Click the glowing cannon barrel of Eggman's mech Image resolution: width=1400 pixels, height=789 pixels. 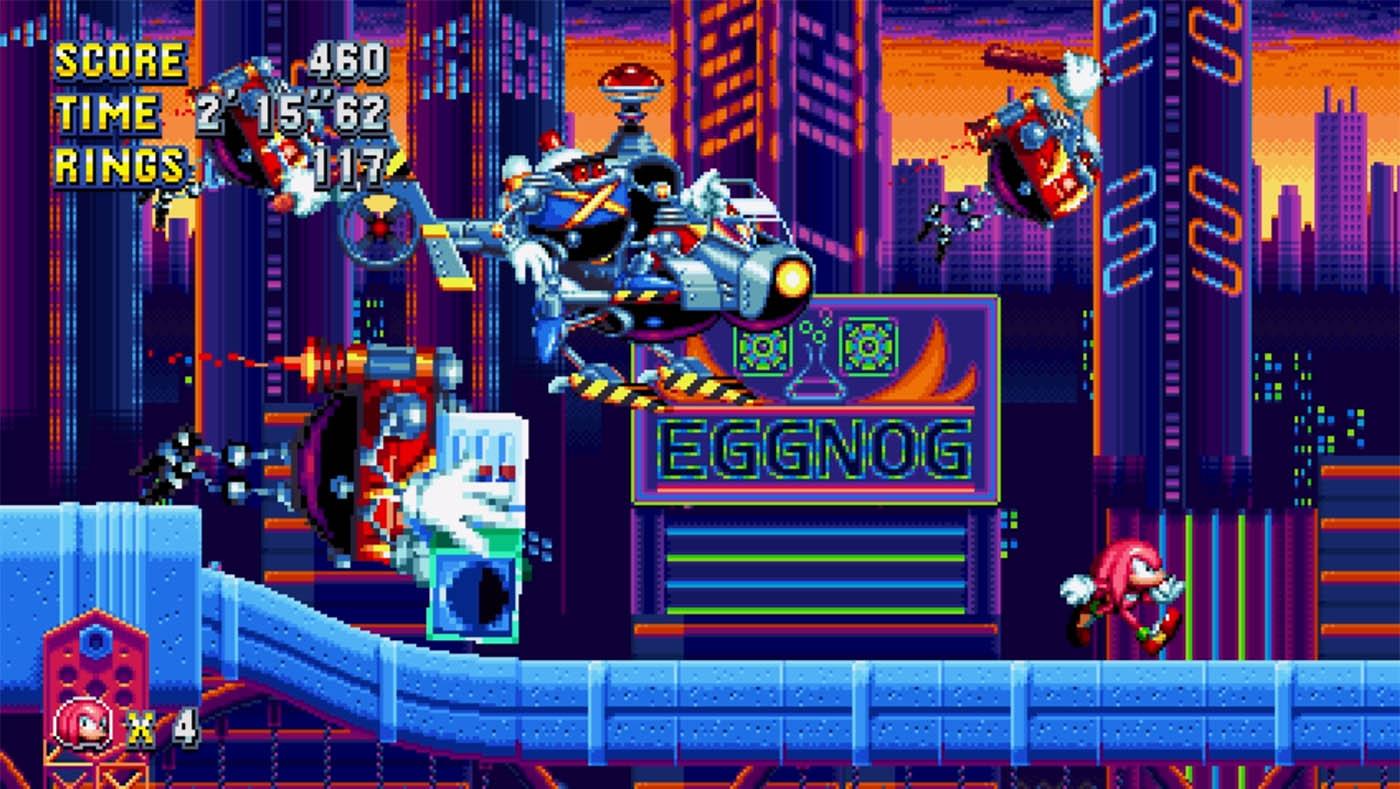[790, 280]
